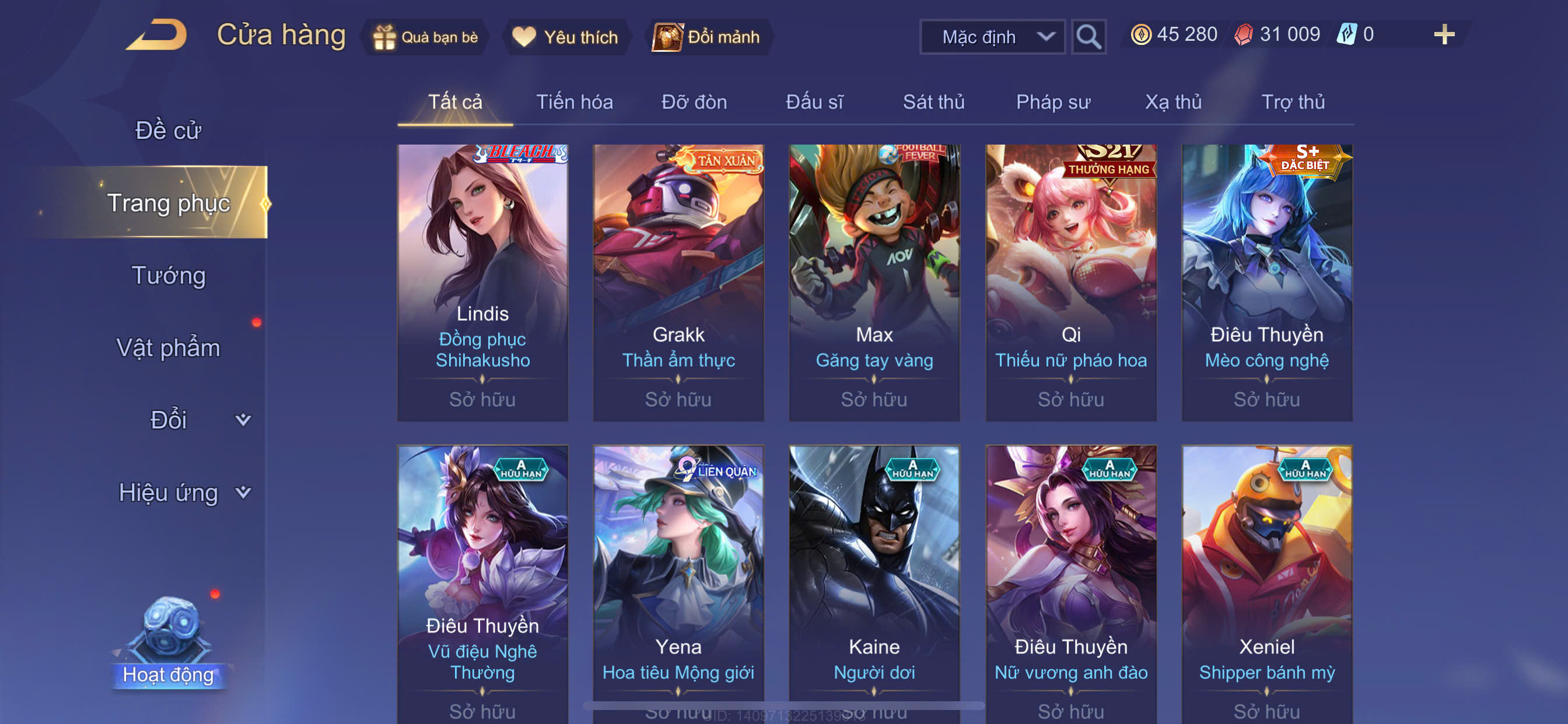Go to Vật phẩm items section
1568x724 pixels.
point(168,348)
